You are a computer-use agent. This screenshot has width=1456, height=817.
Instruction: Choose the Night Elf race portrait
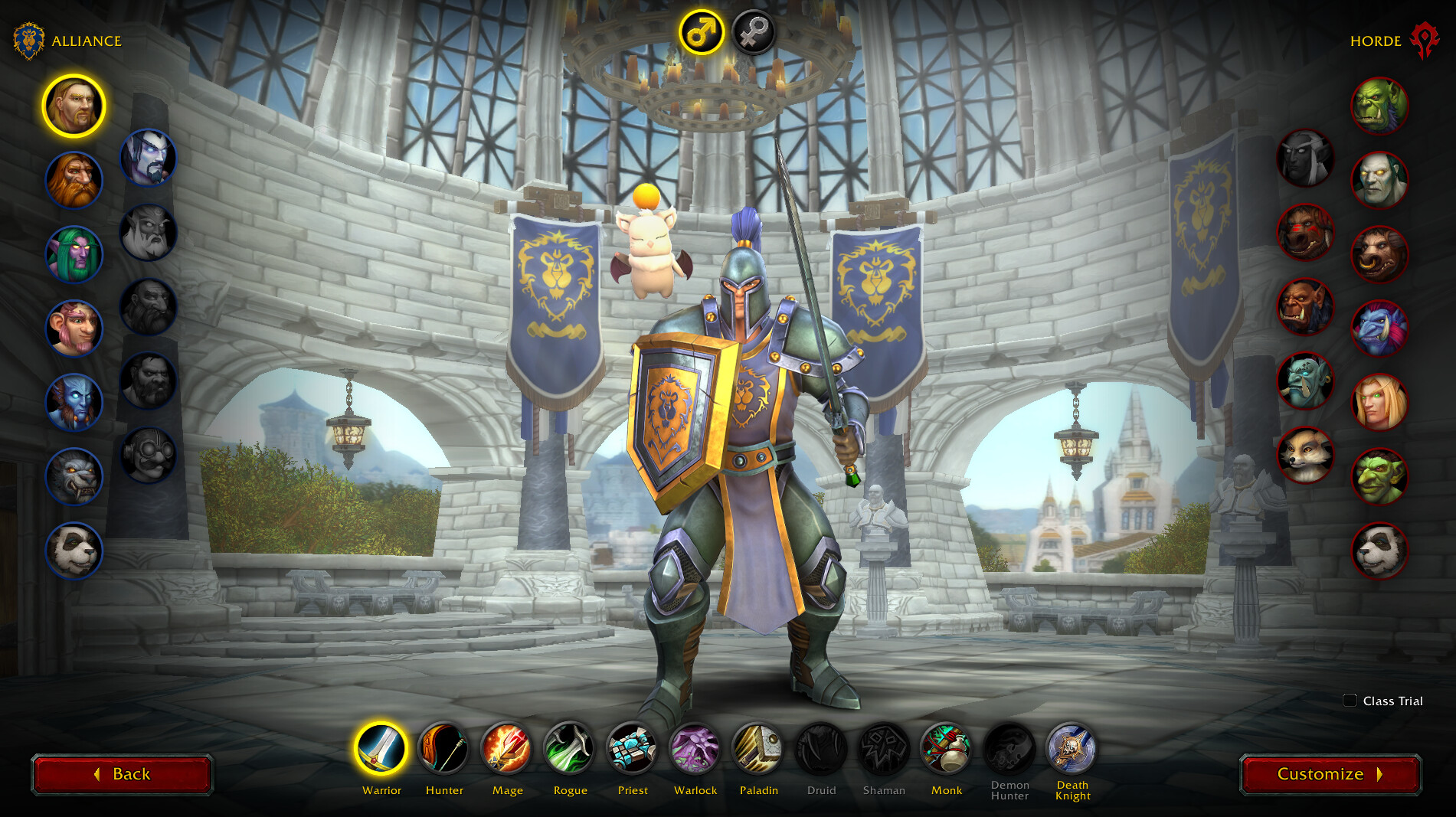click(x=74, y=254)
